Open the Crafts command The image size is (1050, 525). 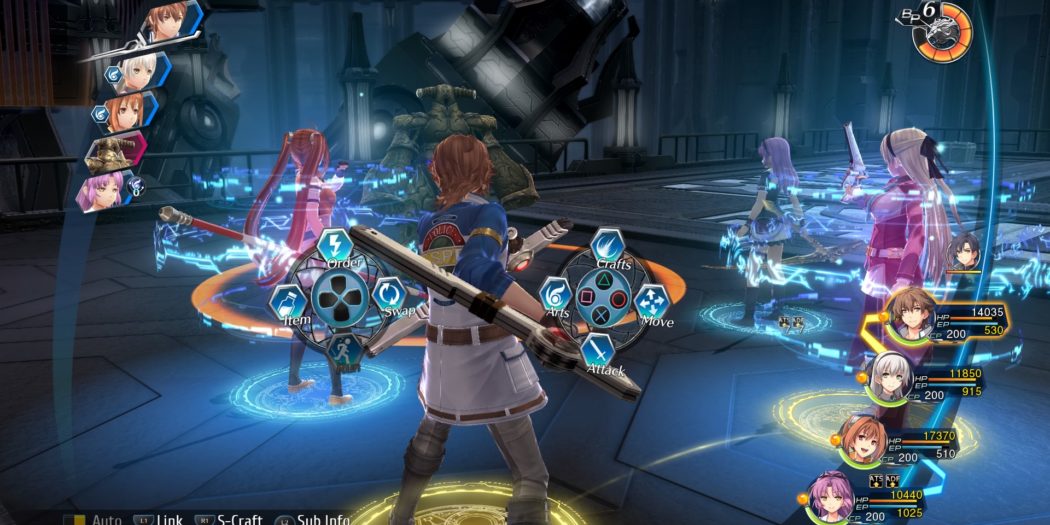click(607, 246)
